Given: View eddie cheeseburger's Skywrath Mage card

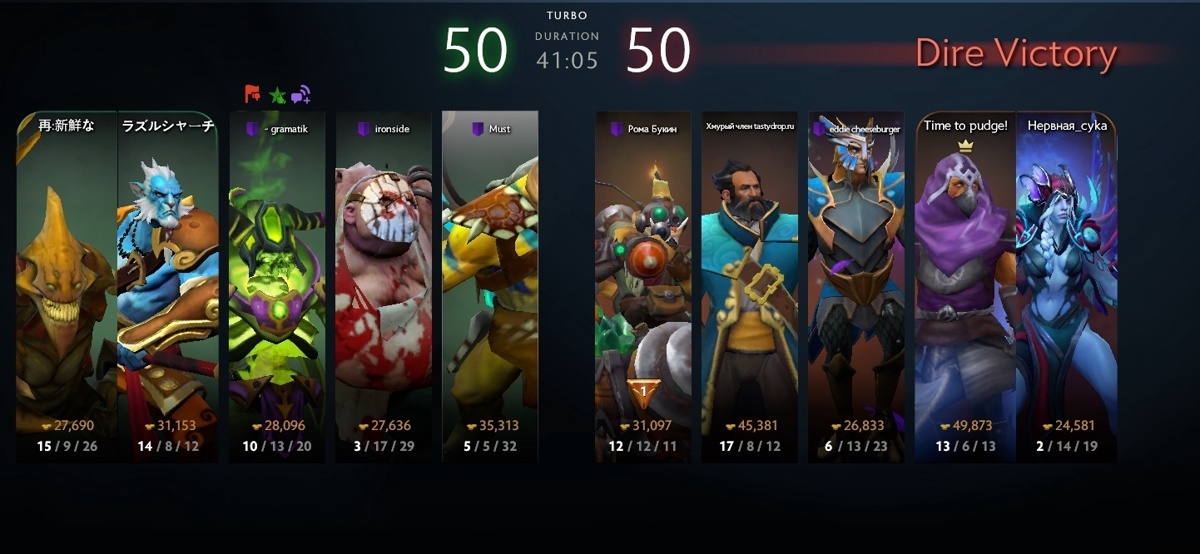Looking at the screenshot, I should [x=856, y=285].
